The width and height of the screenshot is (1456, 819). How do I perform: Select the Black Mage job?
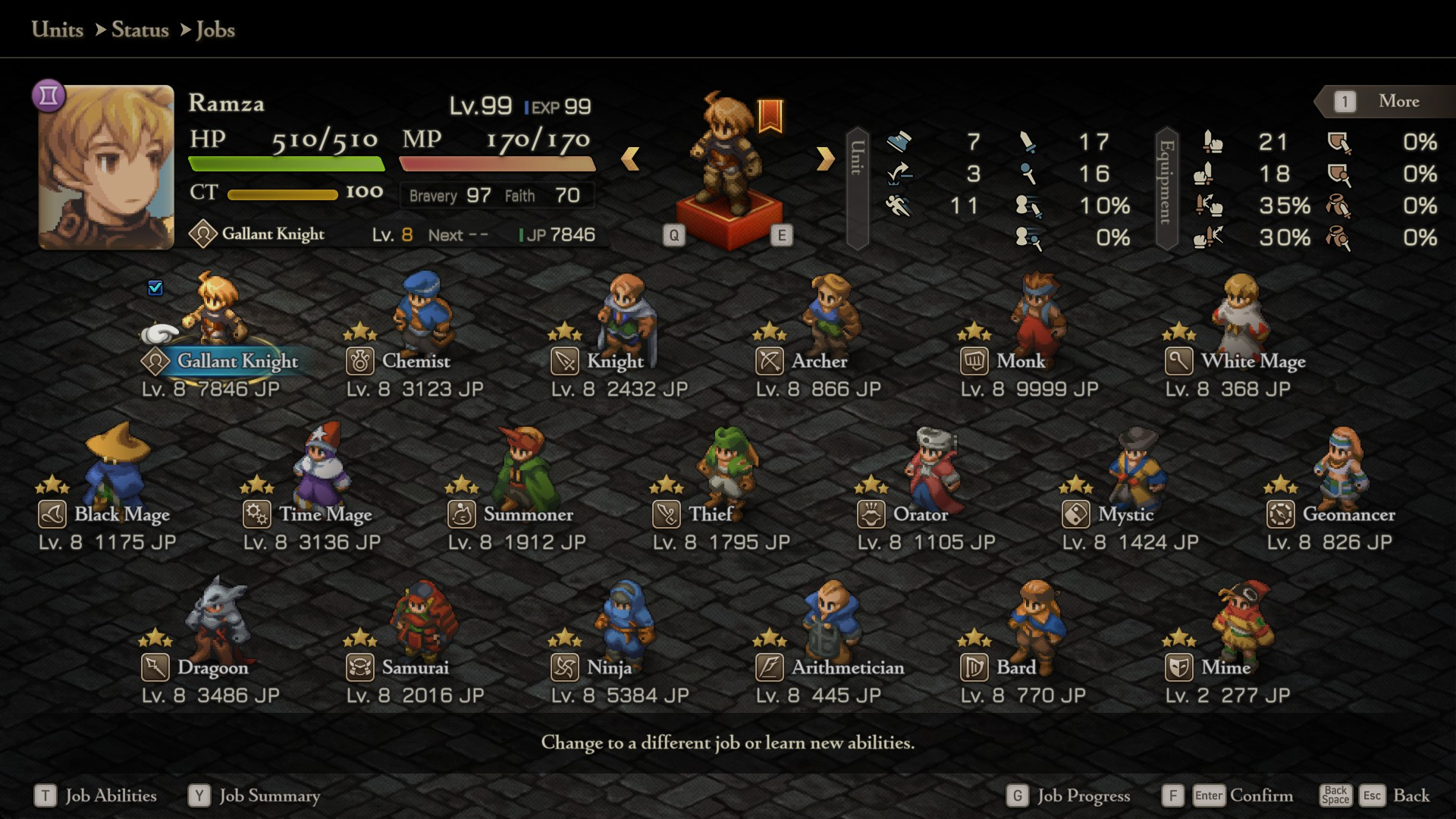tap(121, 514)
